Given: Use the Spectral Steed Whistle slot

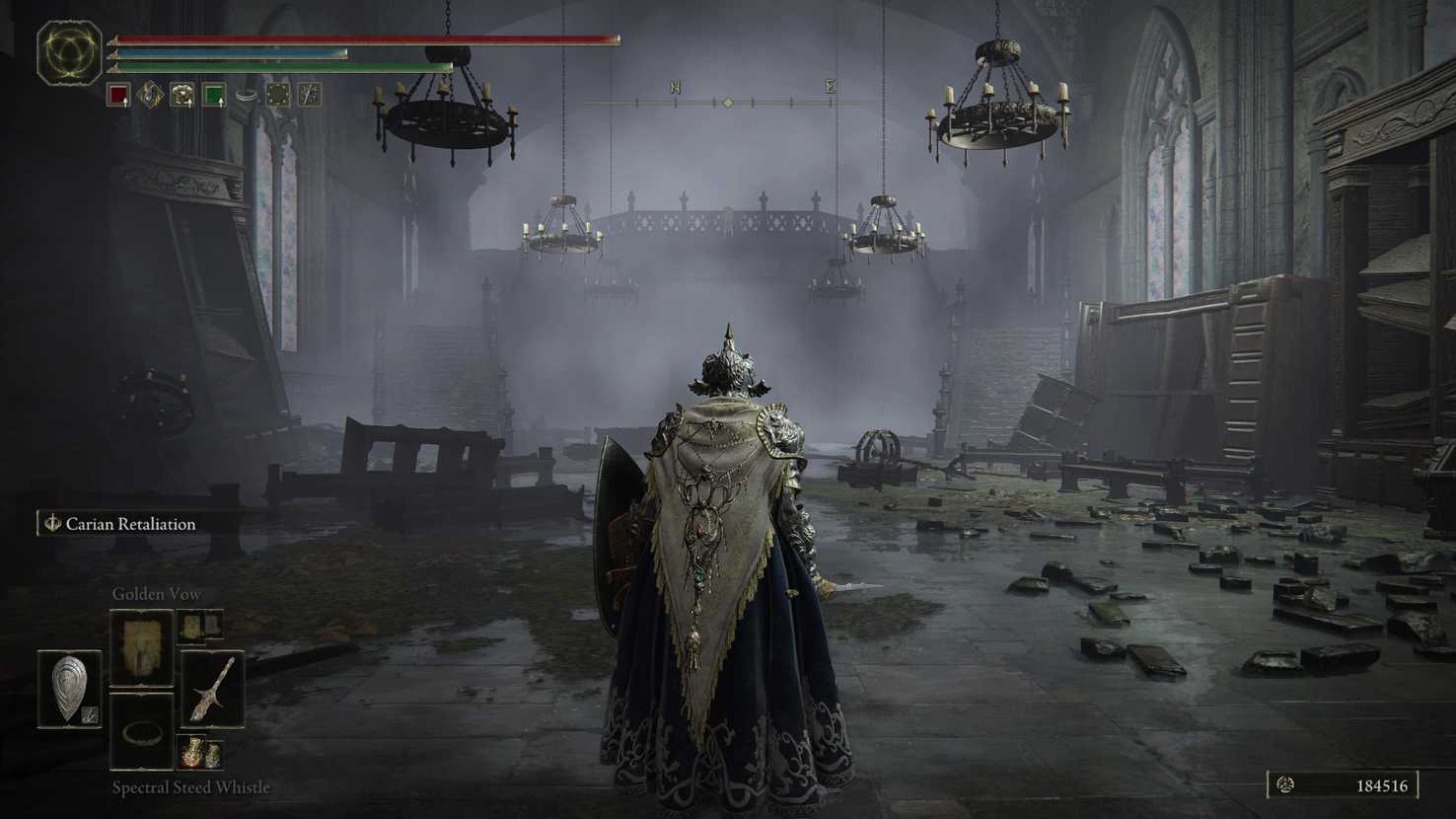Looking at the screenshot, I should tap(142, 731).
